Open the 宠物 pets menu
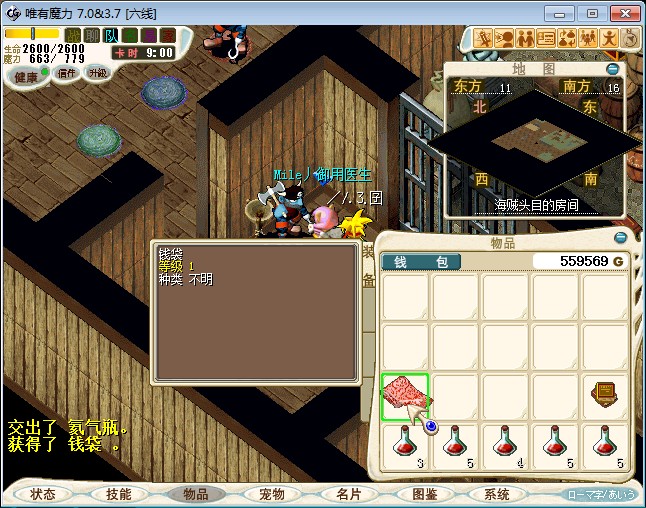 (x=271, y=494)
